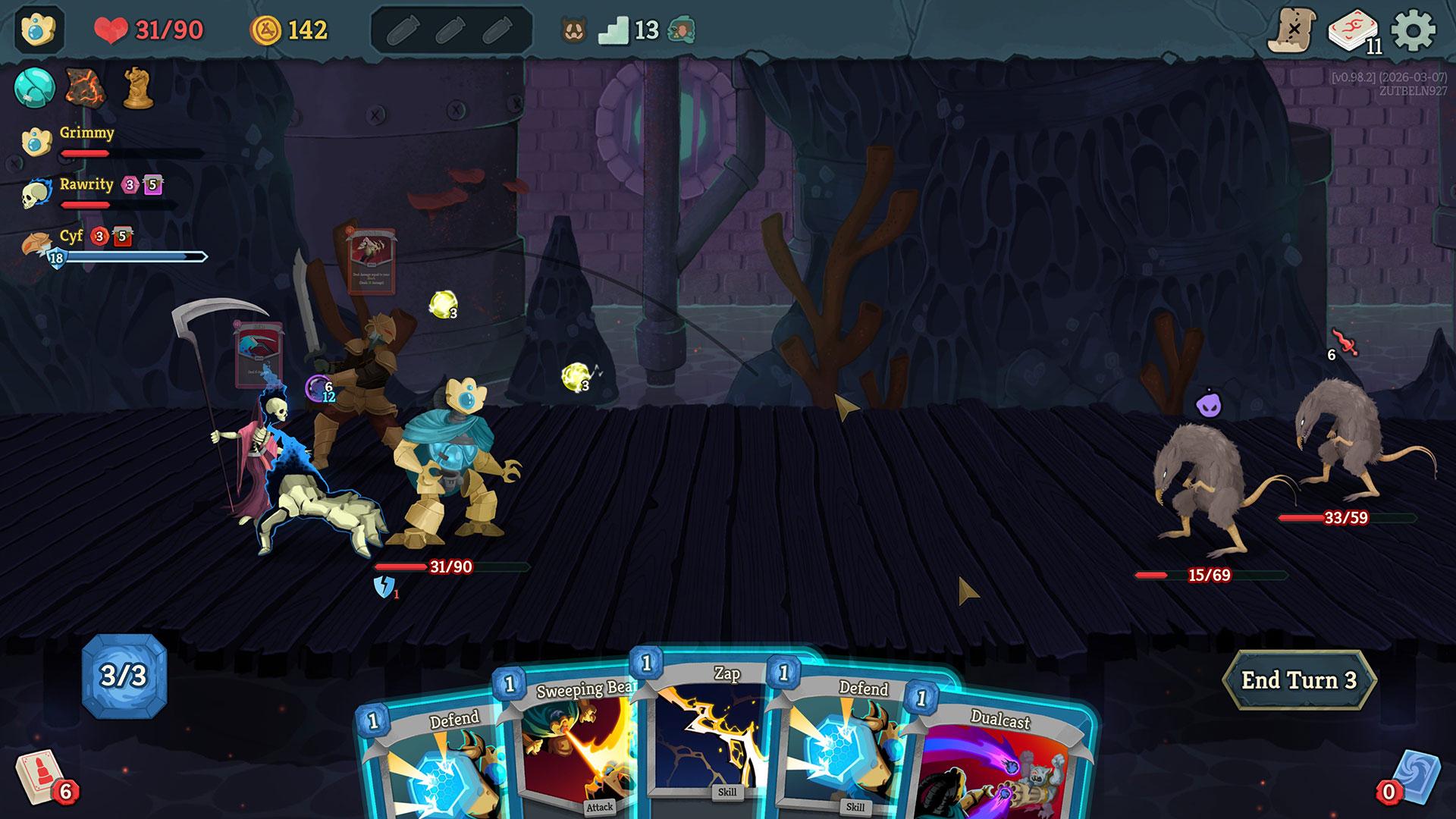The width and height of the screenshot is (1456, 819).
Task: Select player Rawrity in party list
Action: pos(86,185)
